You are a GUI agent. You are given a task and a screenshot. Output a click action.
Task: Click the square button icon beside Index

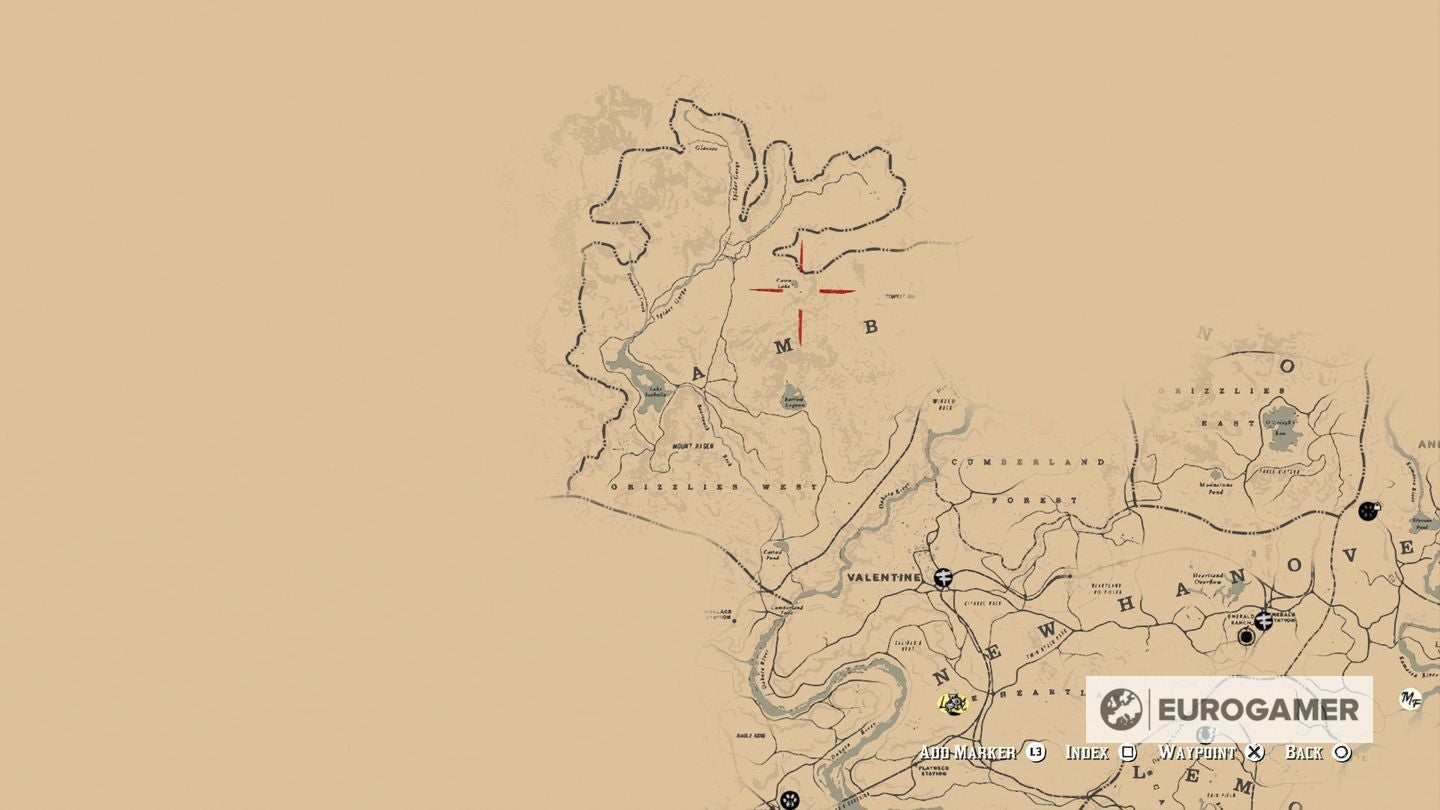(1127, 751)
